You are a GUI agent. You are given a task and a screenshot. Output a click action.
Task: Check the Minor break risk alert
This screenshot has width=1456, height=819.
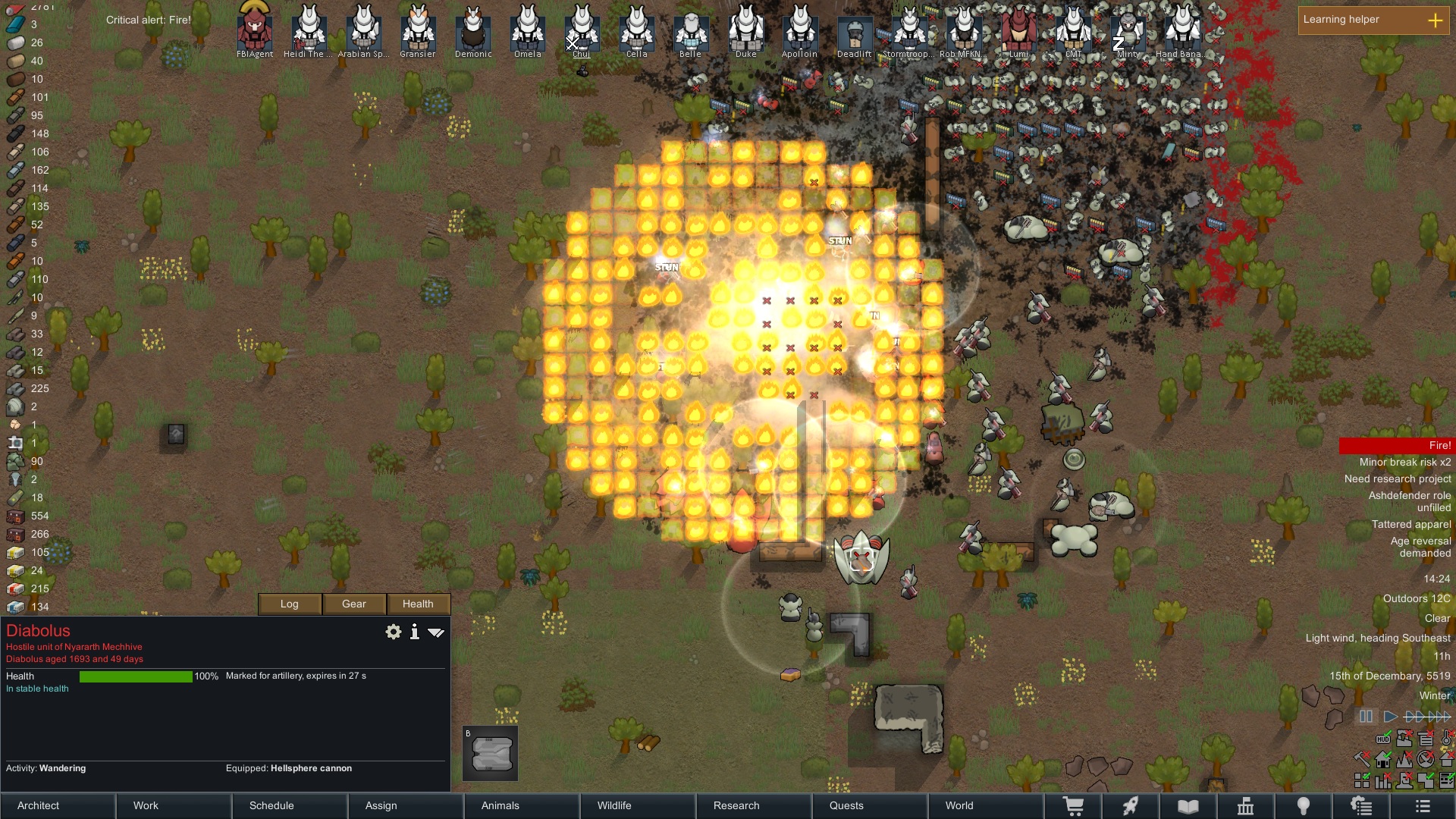pos(1404,462)
